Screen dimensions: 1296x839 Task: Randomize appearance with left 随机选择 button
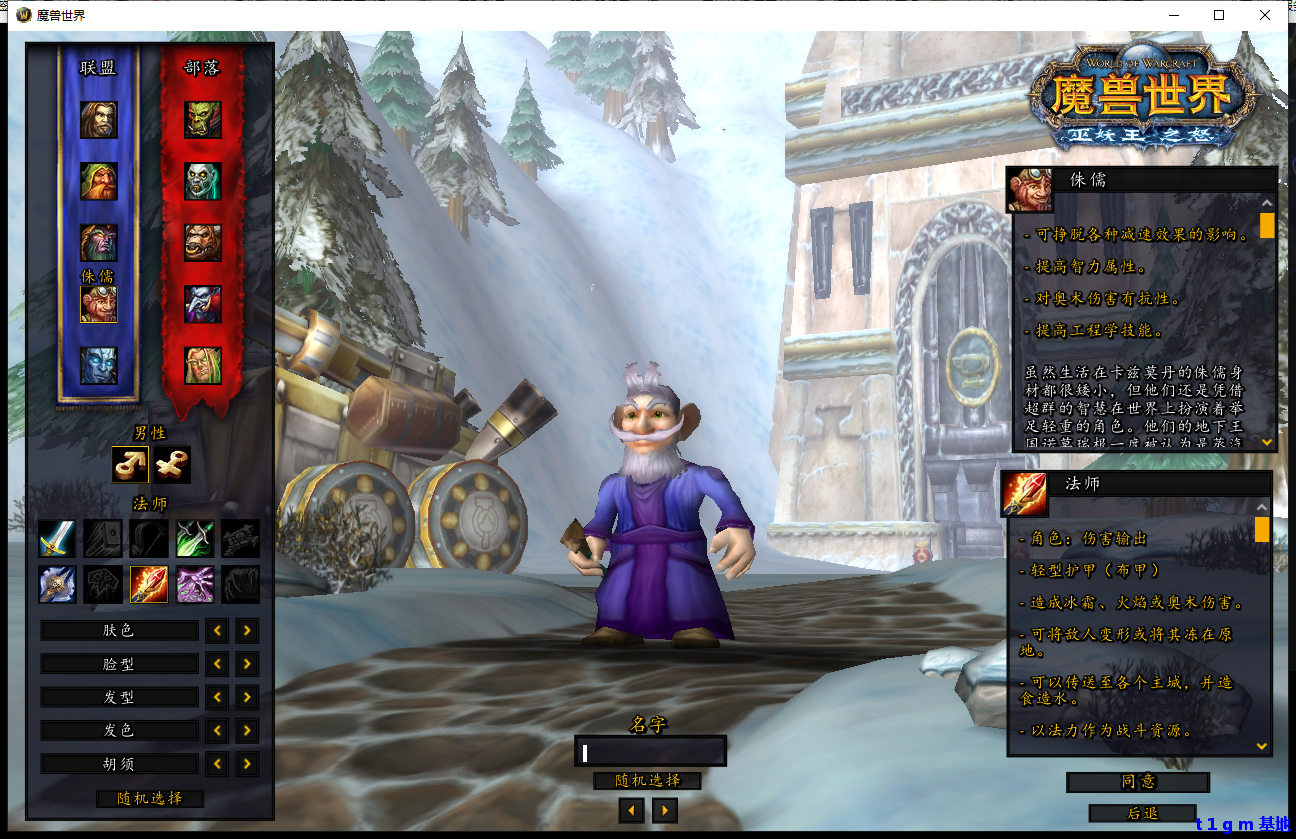pos(150,799)
